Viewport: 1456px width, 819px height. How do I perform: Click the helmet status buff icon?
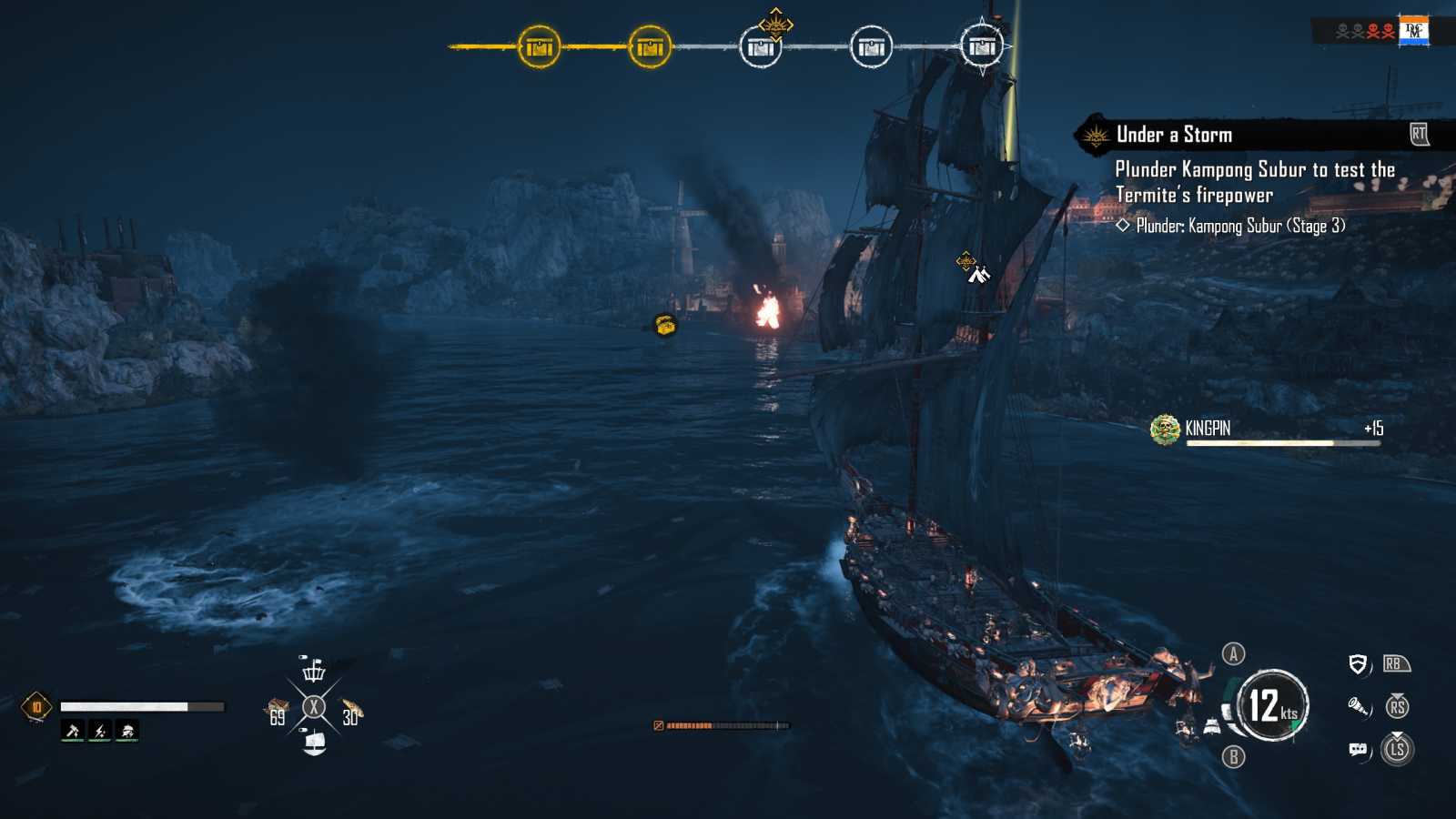coord(127,730)
